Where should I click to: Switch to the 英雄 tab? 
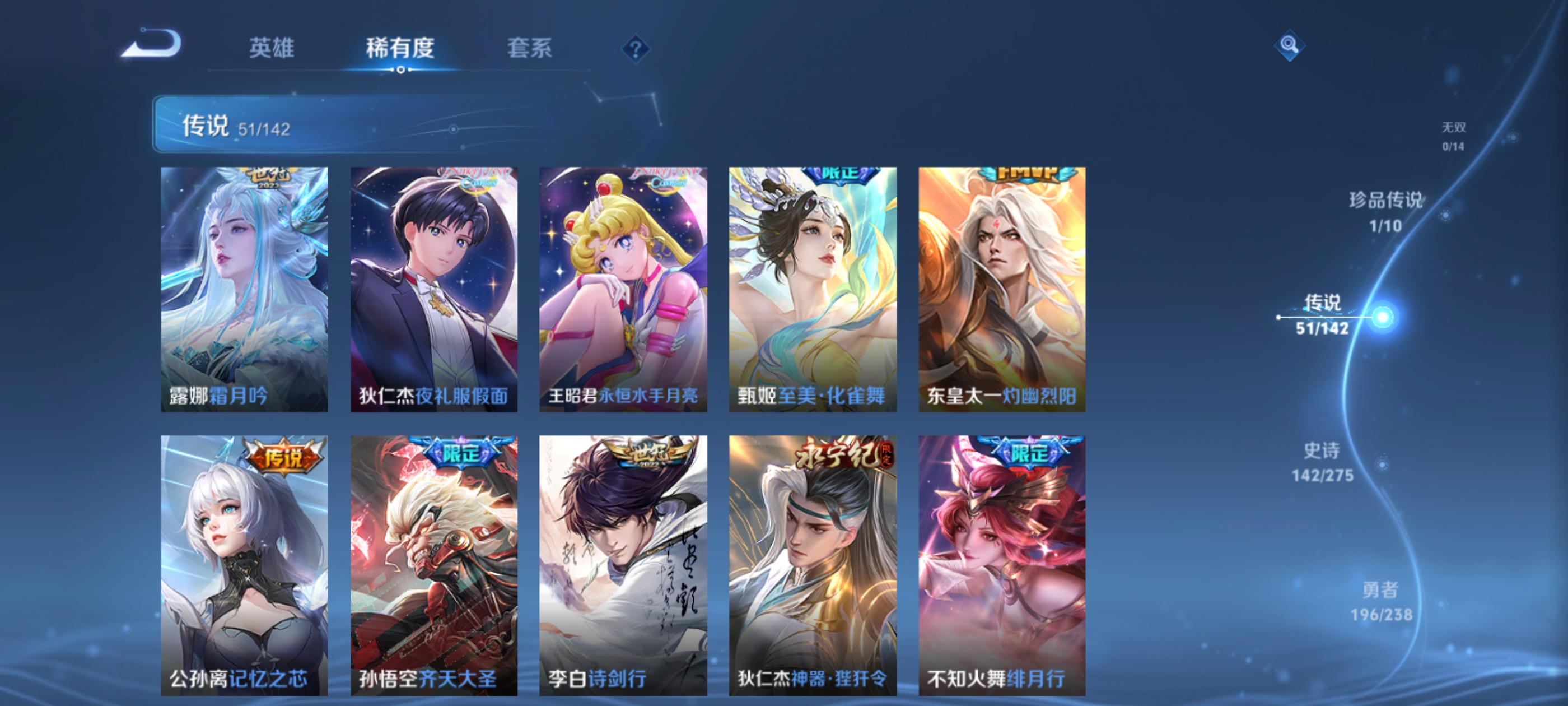(x=270, y=50)
